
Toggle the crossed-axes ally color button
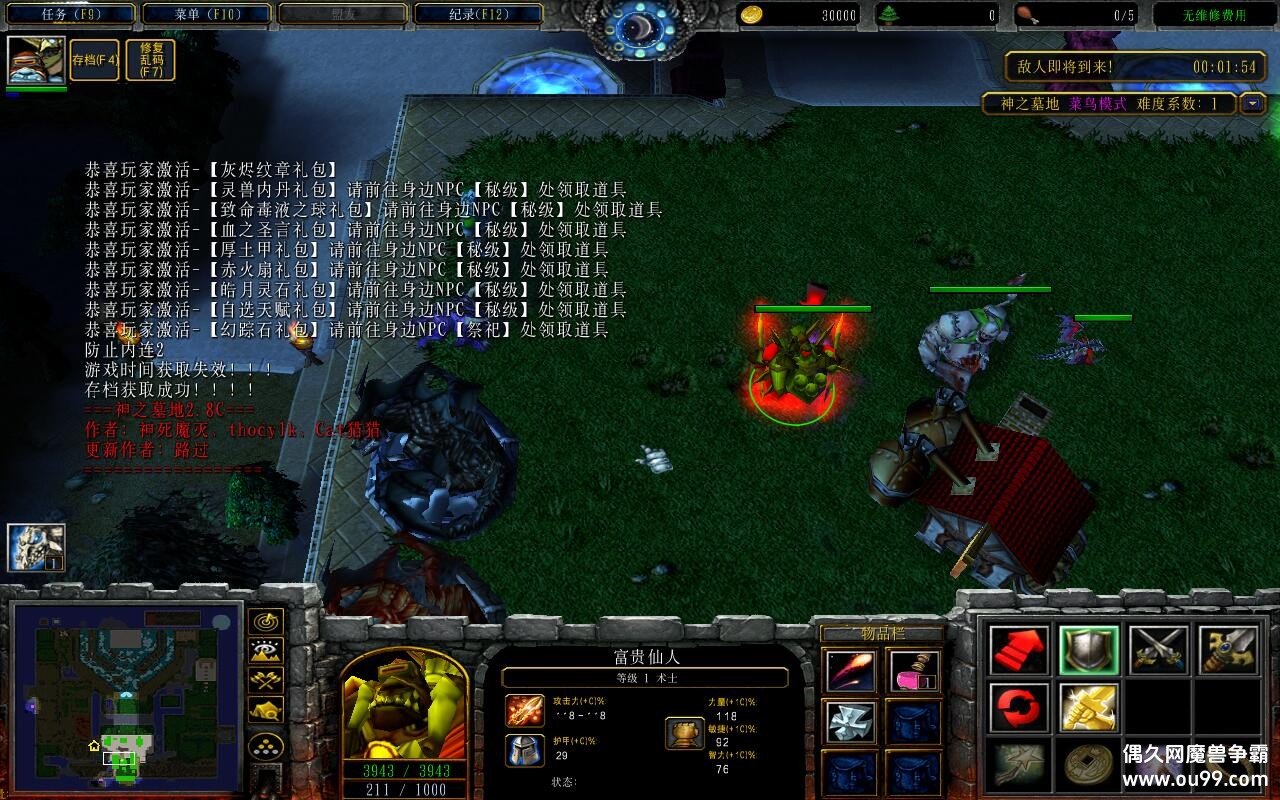(x=265, y=681)
